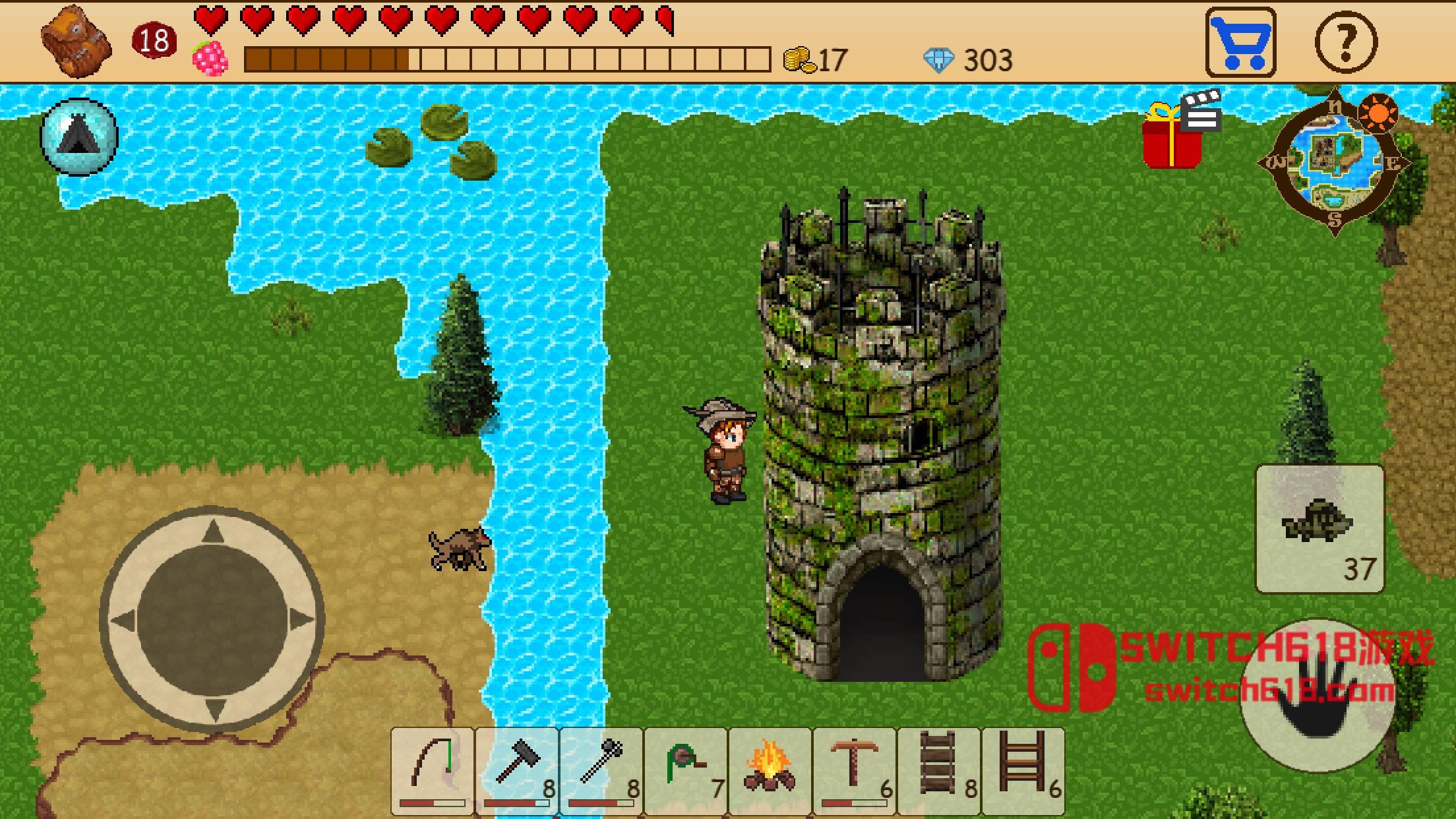This screenshot has height=819, width=1456.
Task: Select the fishing rod in the hotbar
Action: point(433,769)
